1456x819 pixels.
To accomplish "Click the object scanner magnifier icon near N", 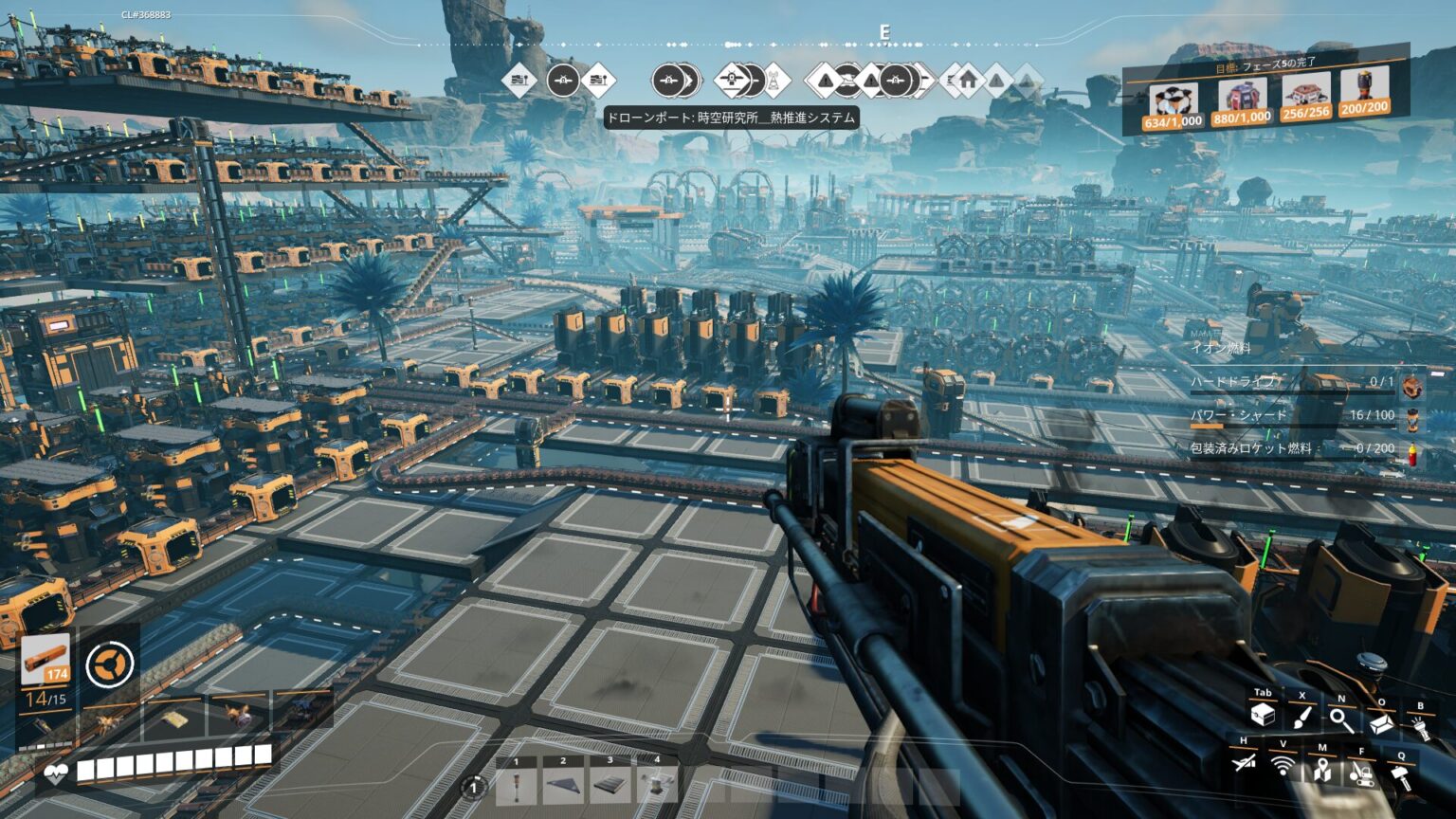I will pyautogui.click(x=1340, y=720).
